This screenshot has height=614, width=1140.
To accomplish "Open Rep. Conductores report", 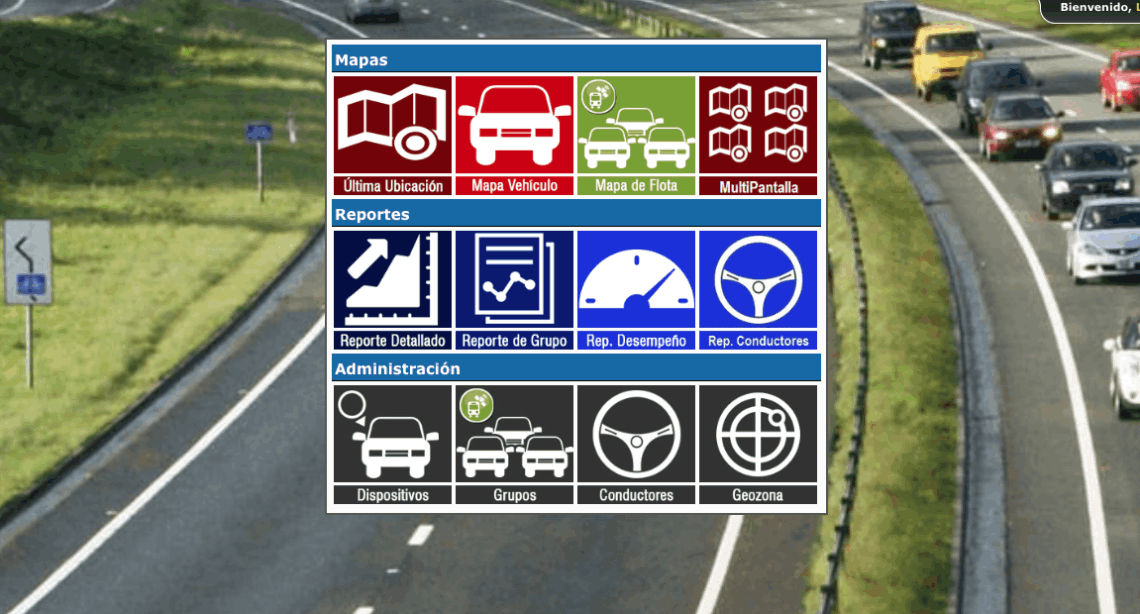I will [x=758, y=290].
